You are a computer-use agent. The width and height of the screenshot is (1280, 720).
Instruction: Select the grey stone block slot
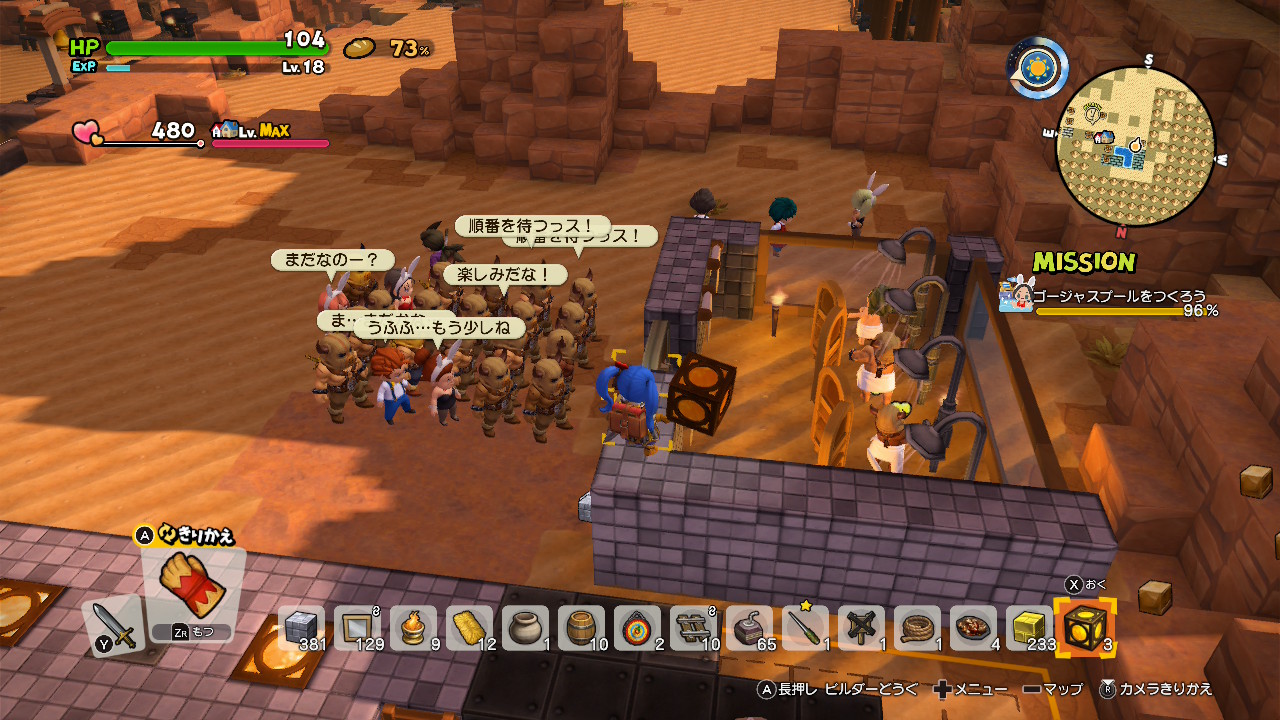point(301,629)
